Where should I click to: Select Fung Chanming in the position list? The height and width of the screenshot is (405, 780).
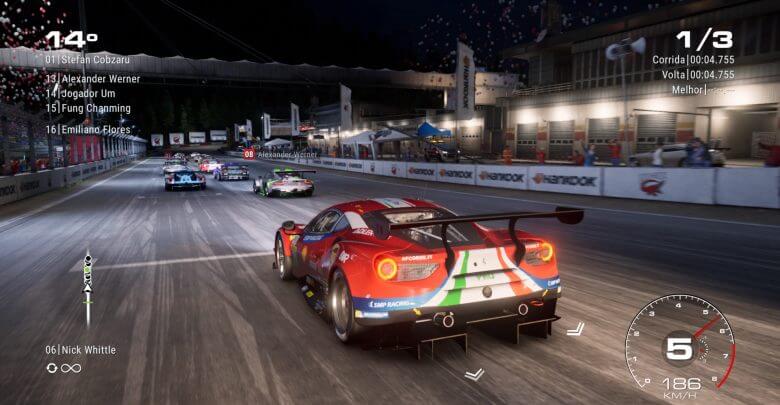pos(87,108)
